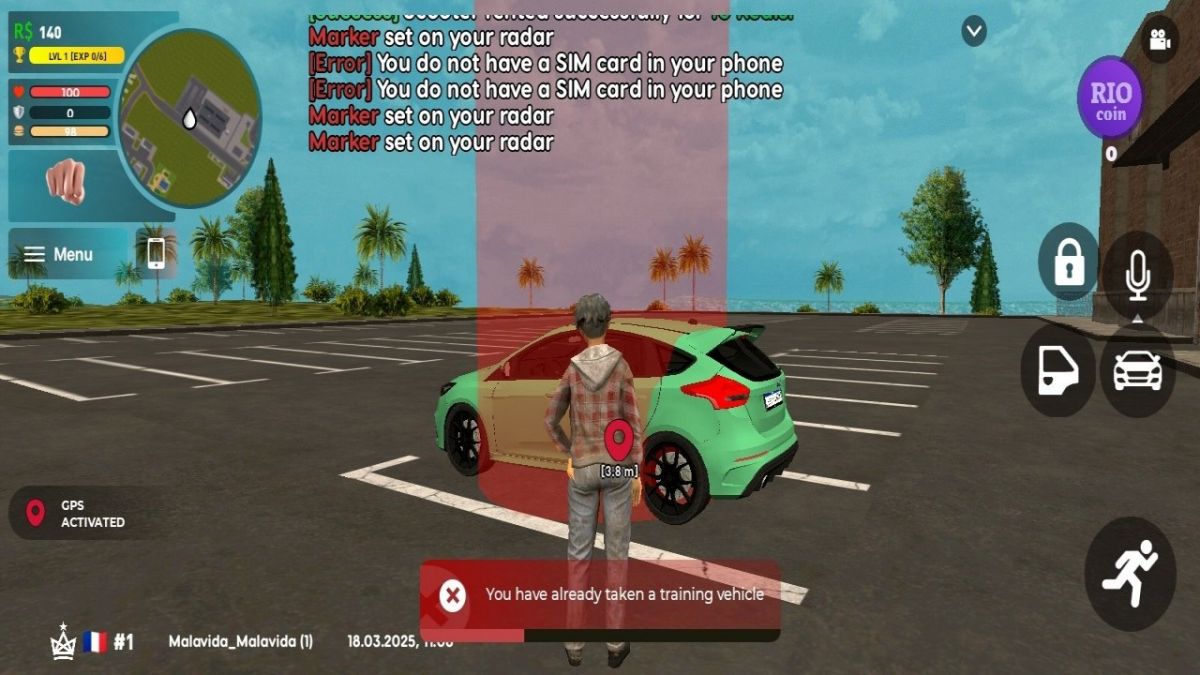Tap the car door enter button
The width and height of the screenshot is (1200, 675).
(1058, 370)
